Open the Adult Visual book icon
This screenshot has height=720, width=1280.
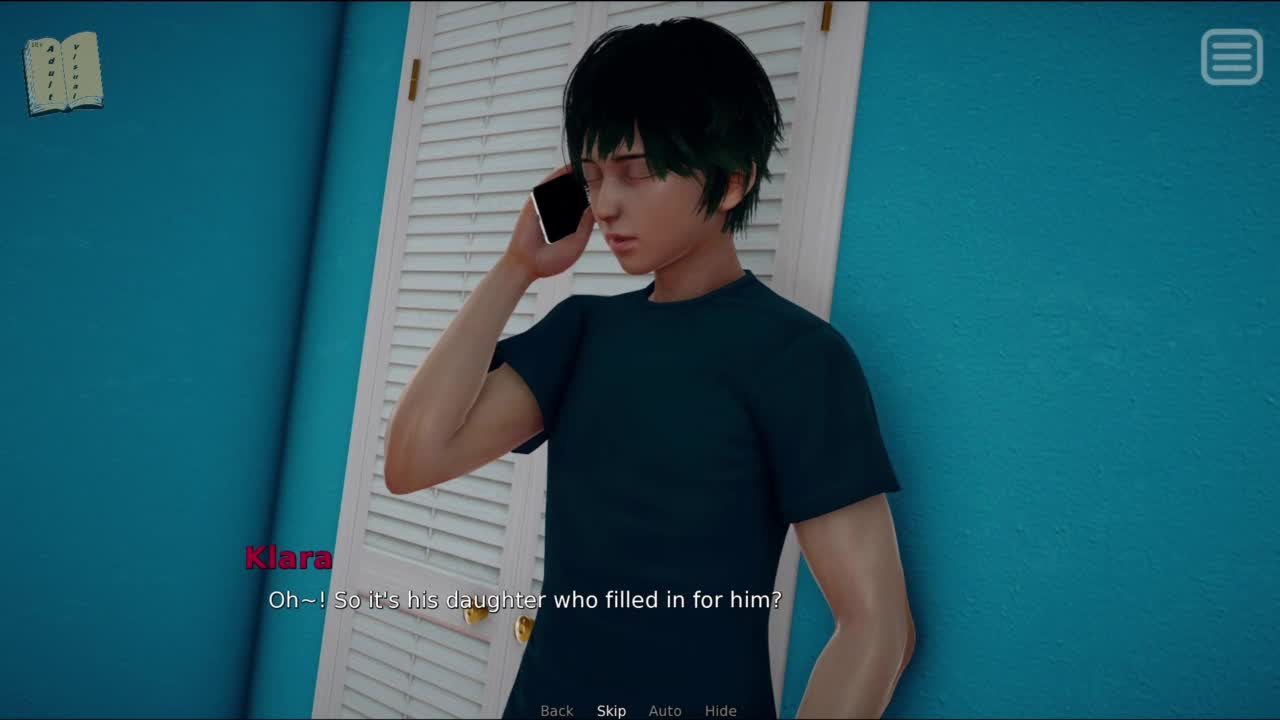[x=63, y=73]
